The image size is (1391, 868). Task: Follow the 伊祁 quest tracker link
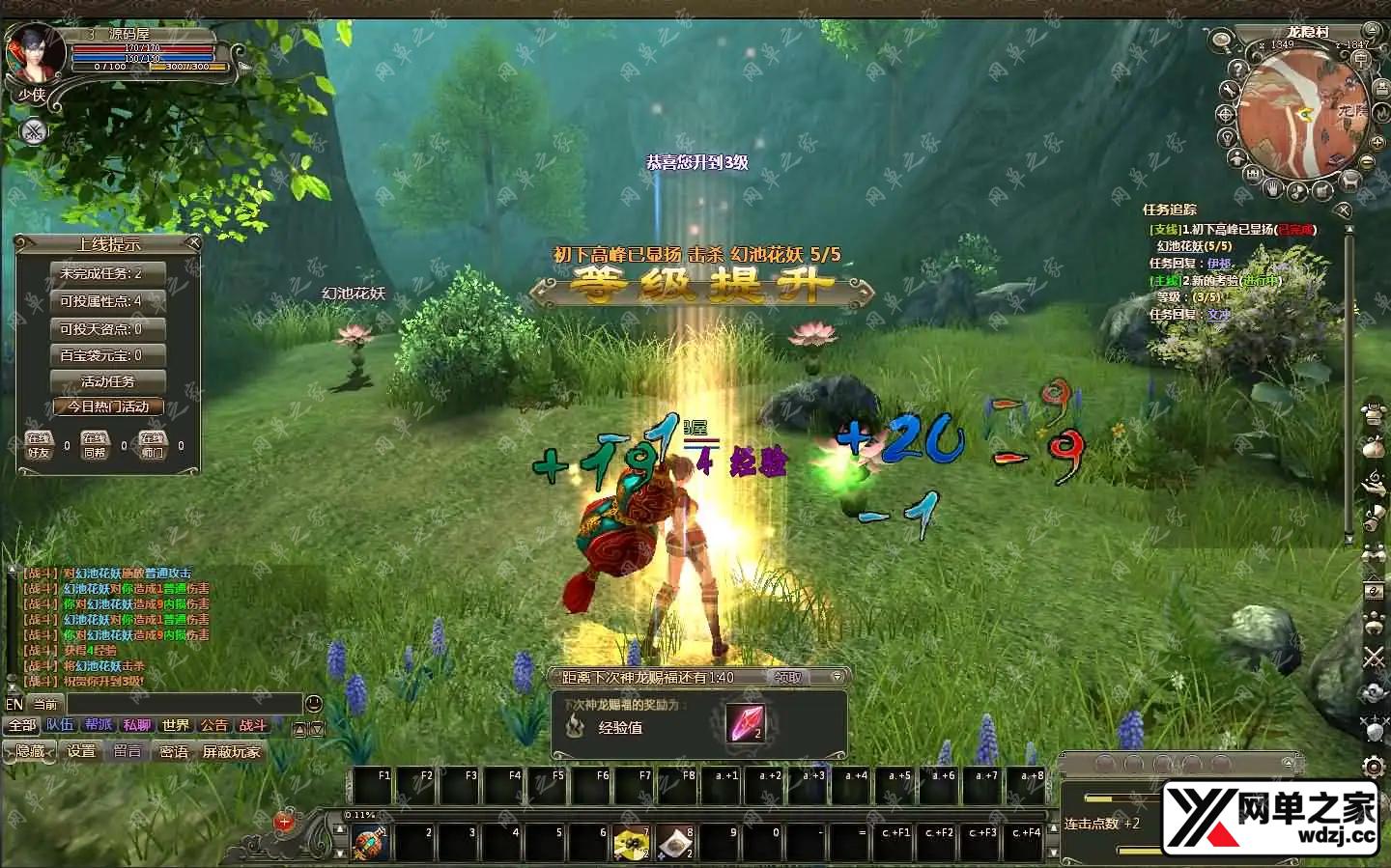[x=1219, y=264]
